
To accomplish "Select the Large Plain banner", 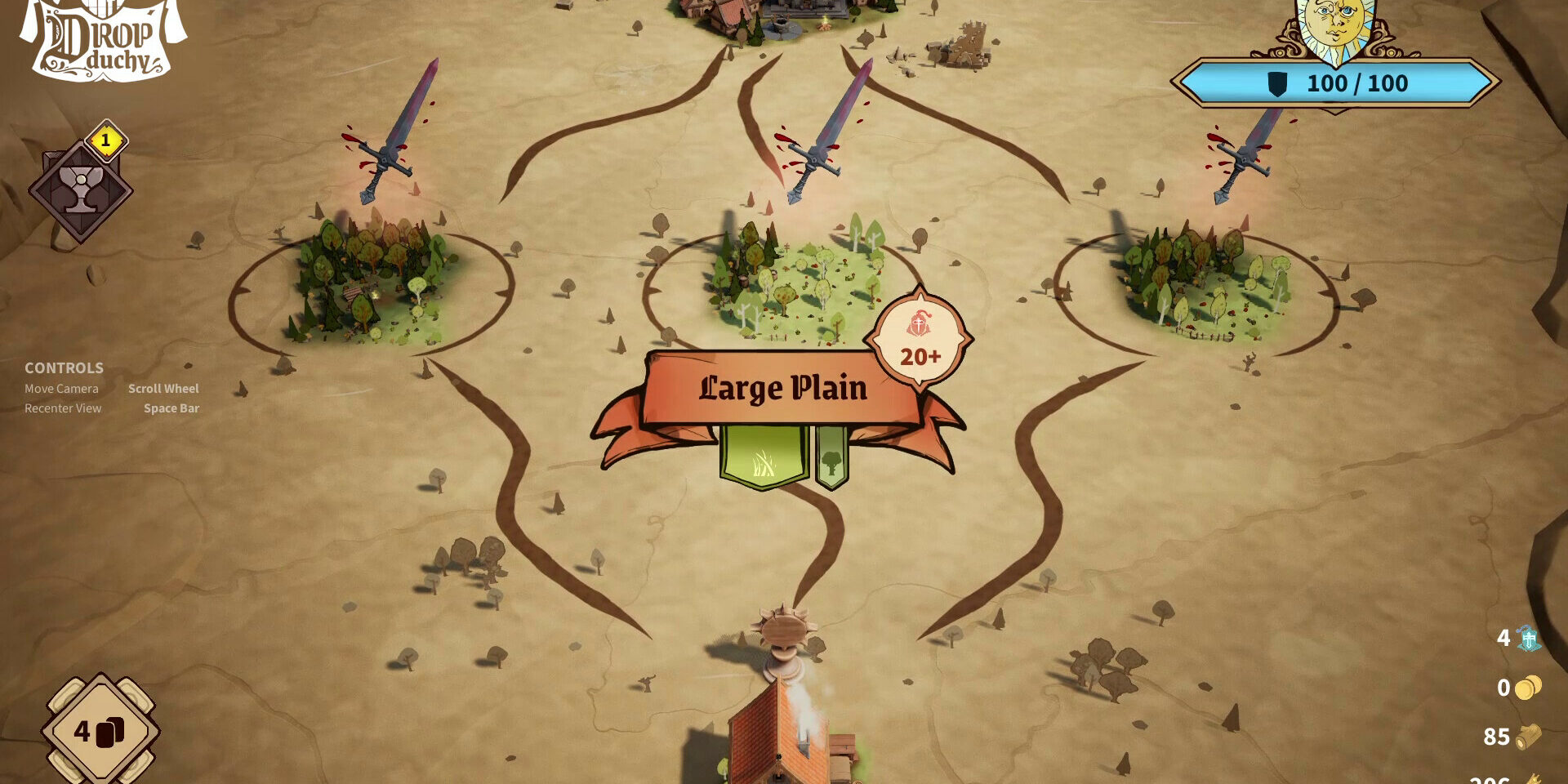I will coord(782,389).
